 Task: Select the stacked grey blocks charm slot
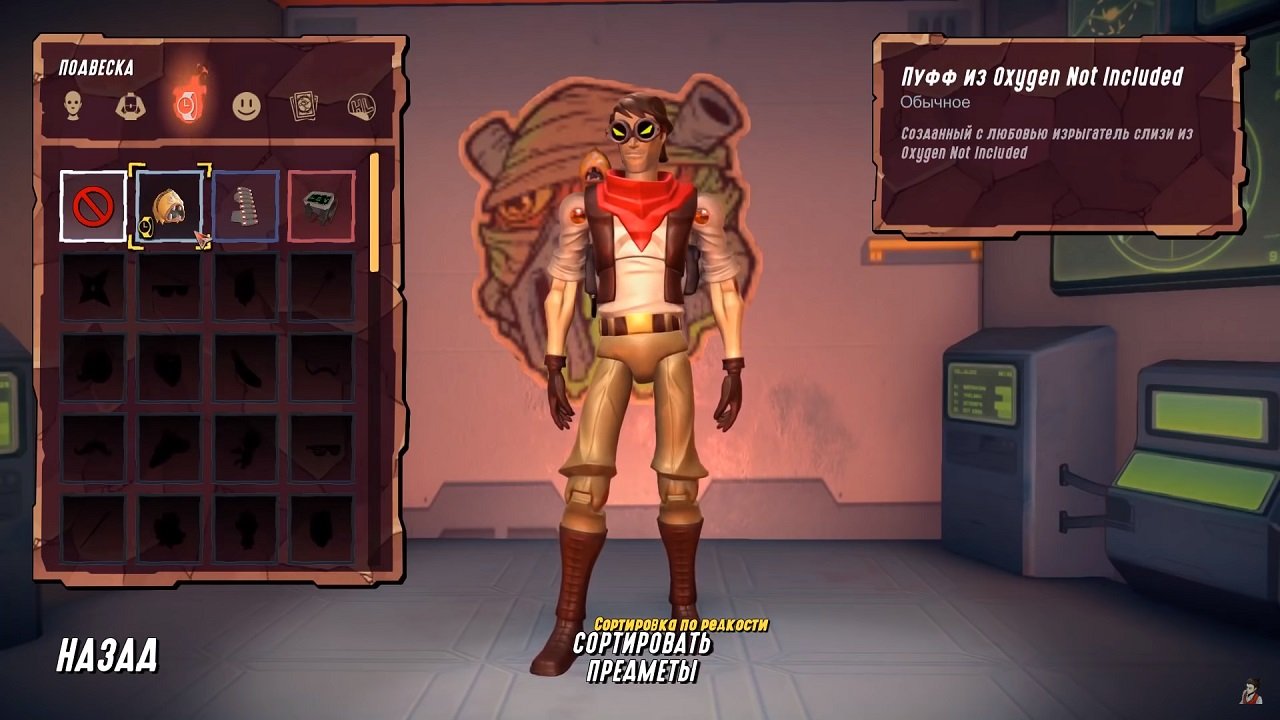coord(245,206)
